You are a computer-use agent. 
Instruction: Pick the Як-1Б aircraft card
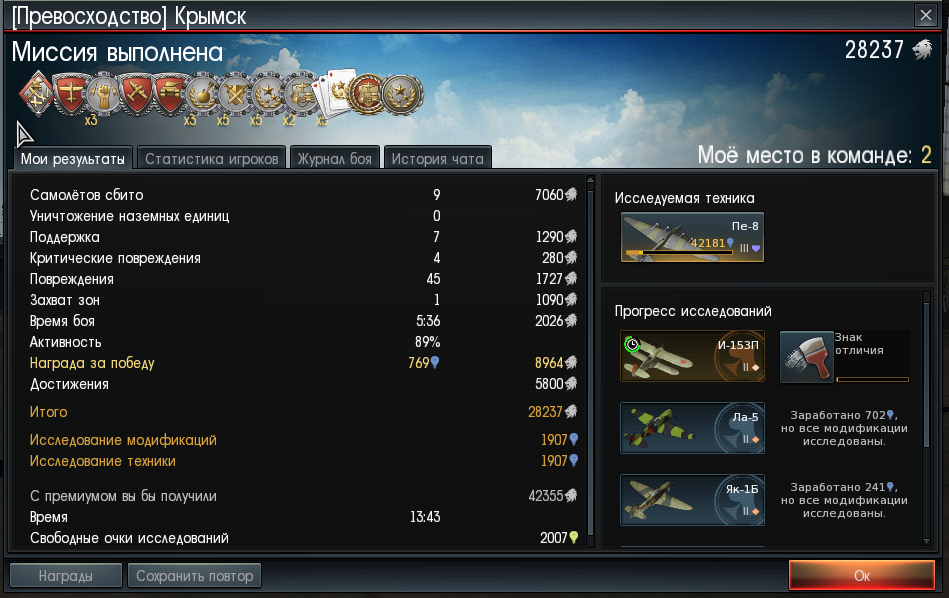(x=692, y=499)
